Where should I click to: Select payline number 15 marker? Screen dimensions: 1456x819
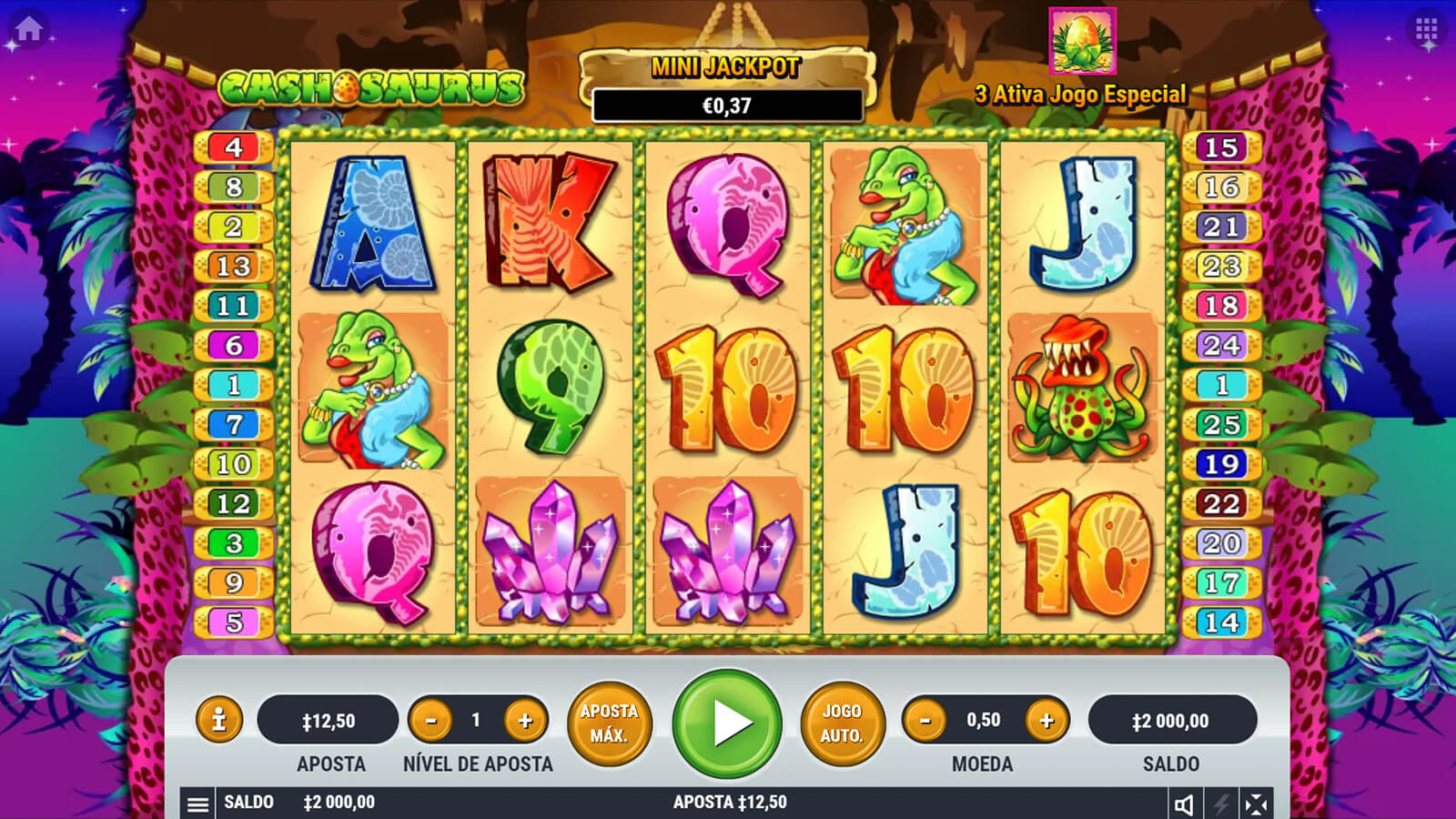pos(1221,147)
